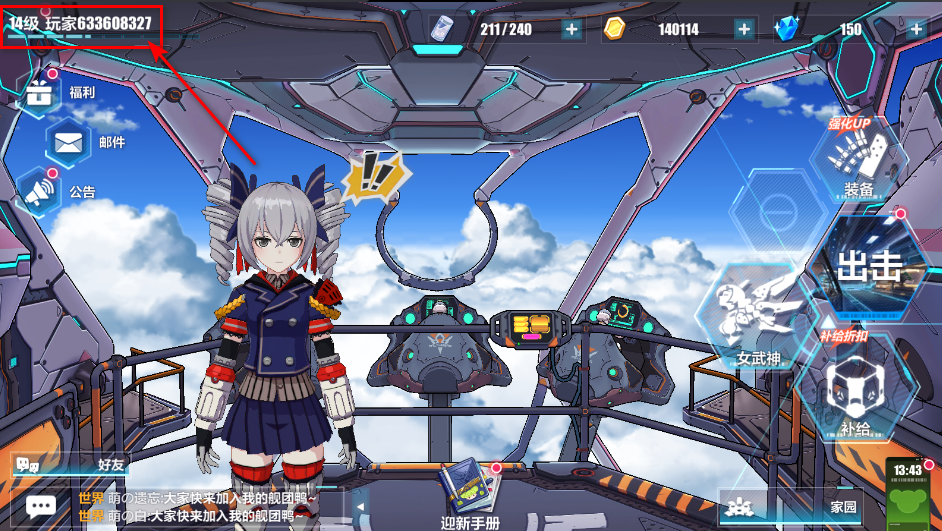
Task: Add blue crystals with the plus beside 150
Action: click(x=915, y=29)
